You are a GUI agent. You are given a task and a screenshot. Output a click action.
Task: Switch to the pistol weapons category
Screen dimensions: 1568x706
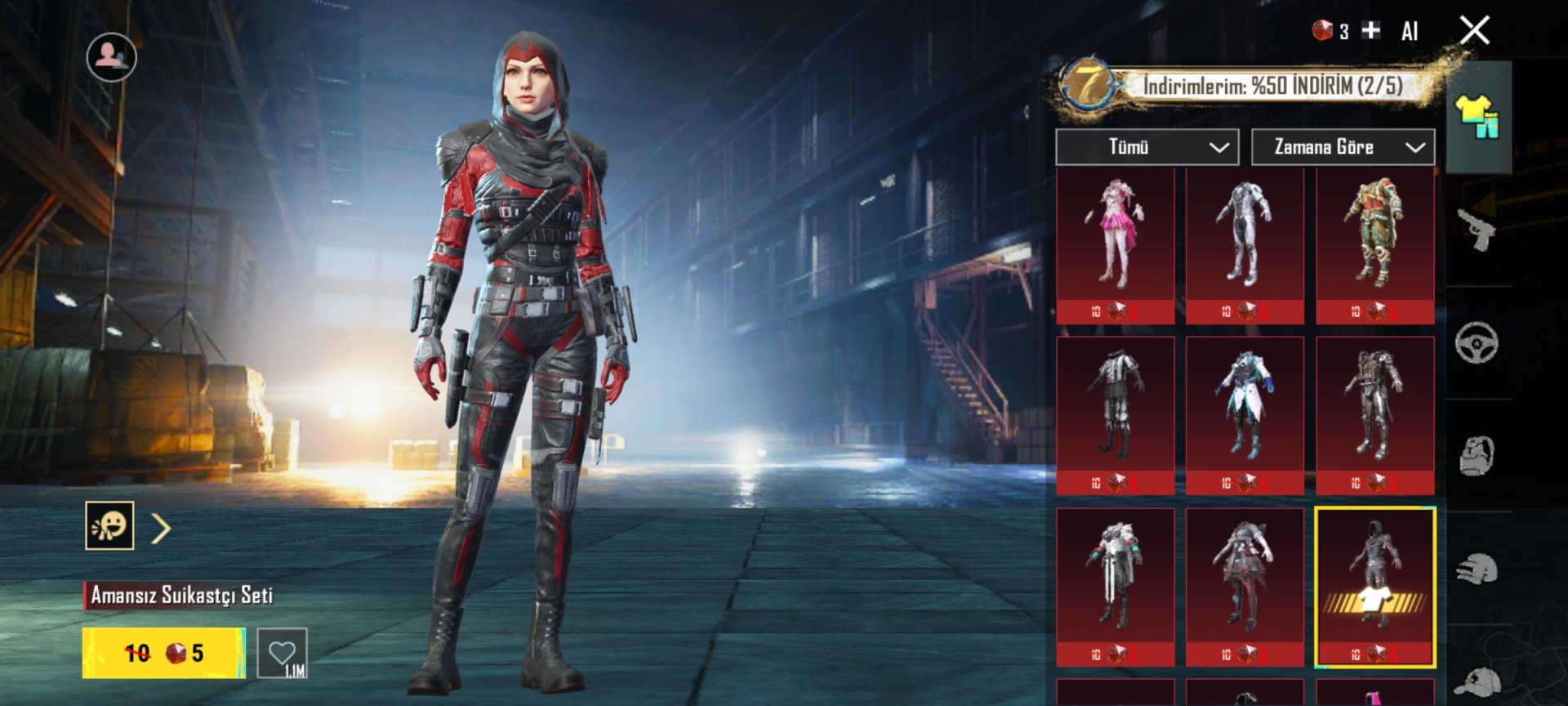tap(1477, 230)
